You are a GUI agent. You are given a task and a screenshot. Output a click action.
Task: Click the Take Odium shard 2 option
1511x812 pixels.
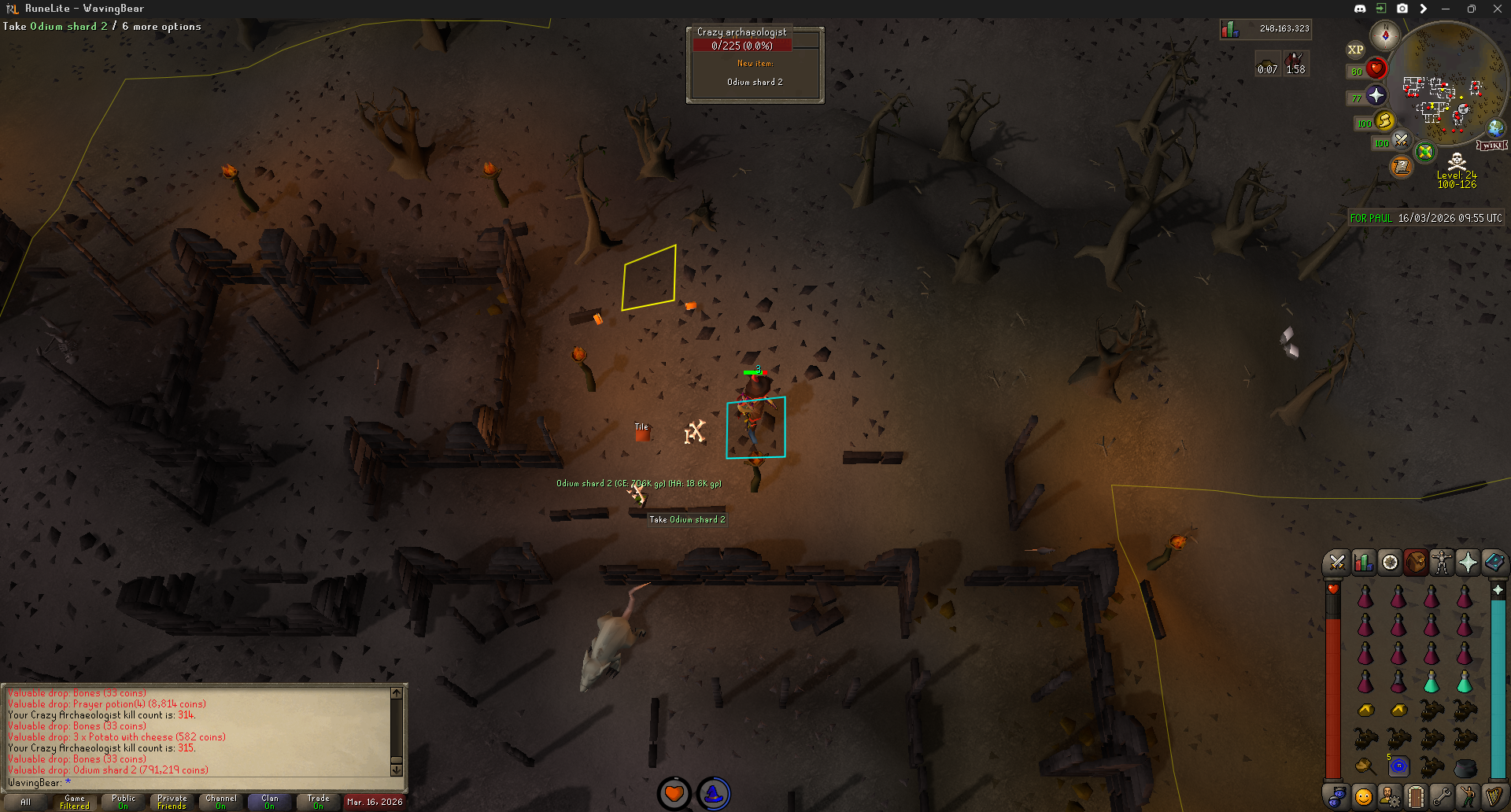(x=687, y=519)
